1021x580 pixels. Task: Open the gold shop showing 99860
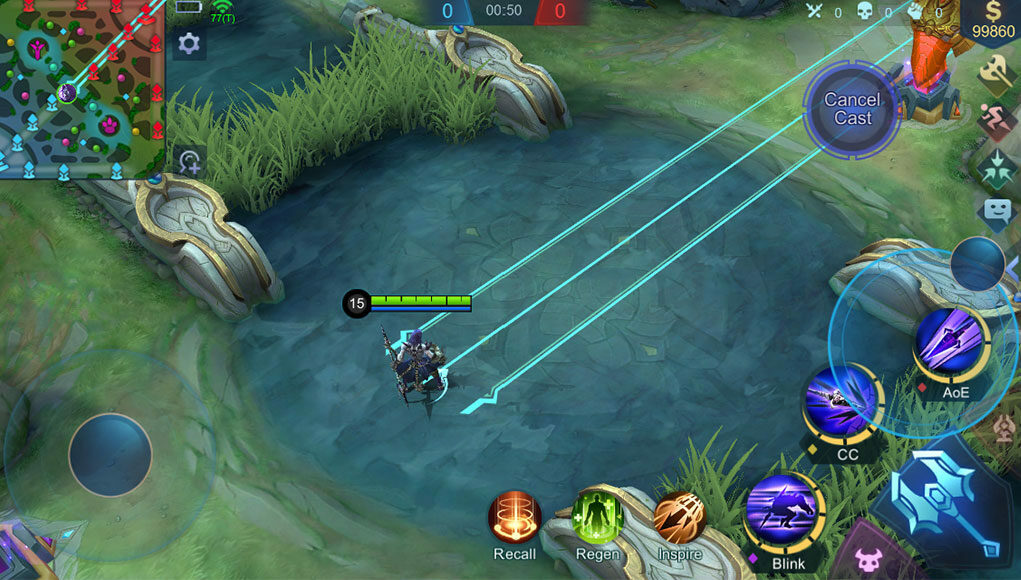point(990,22)
